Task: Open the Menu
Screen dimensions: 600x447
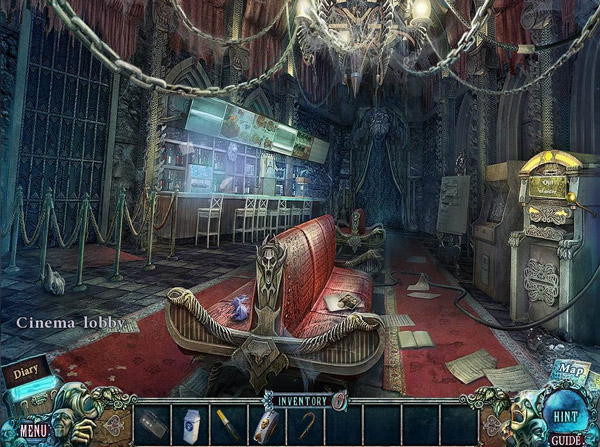Action: [31, 431]
